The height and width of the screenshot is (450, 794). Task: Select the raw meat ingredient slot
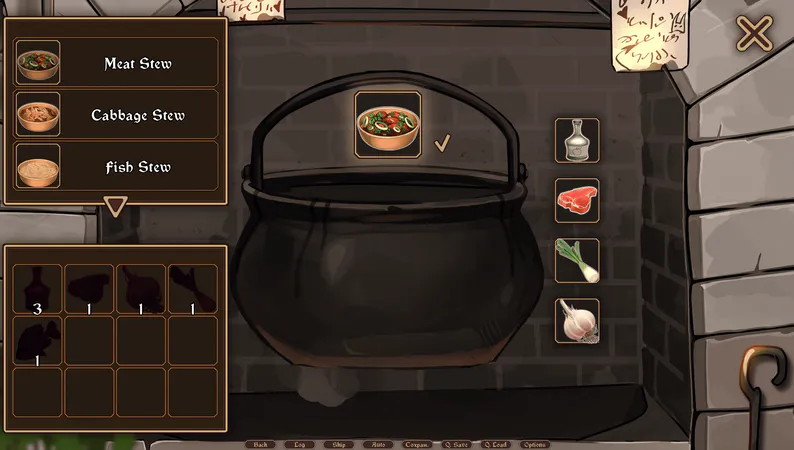click(577, 200)
